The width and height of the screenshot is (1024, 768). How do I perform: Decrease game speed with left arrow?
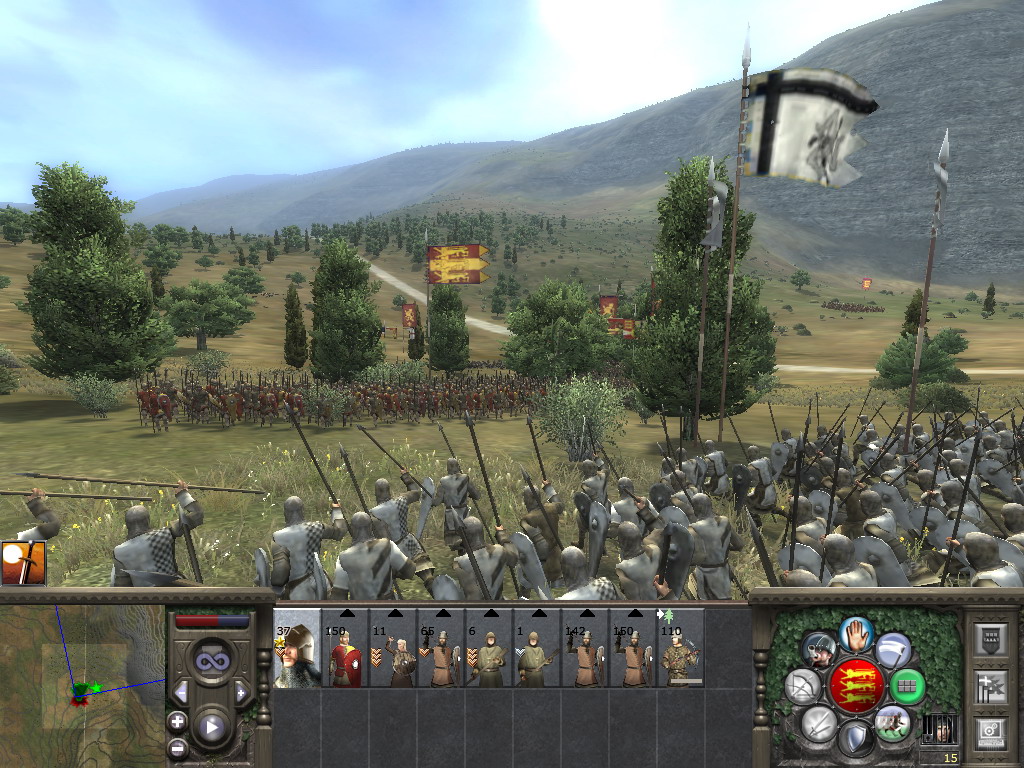tap(181, 692)
